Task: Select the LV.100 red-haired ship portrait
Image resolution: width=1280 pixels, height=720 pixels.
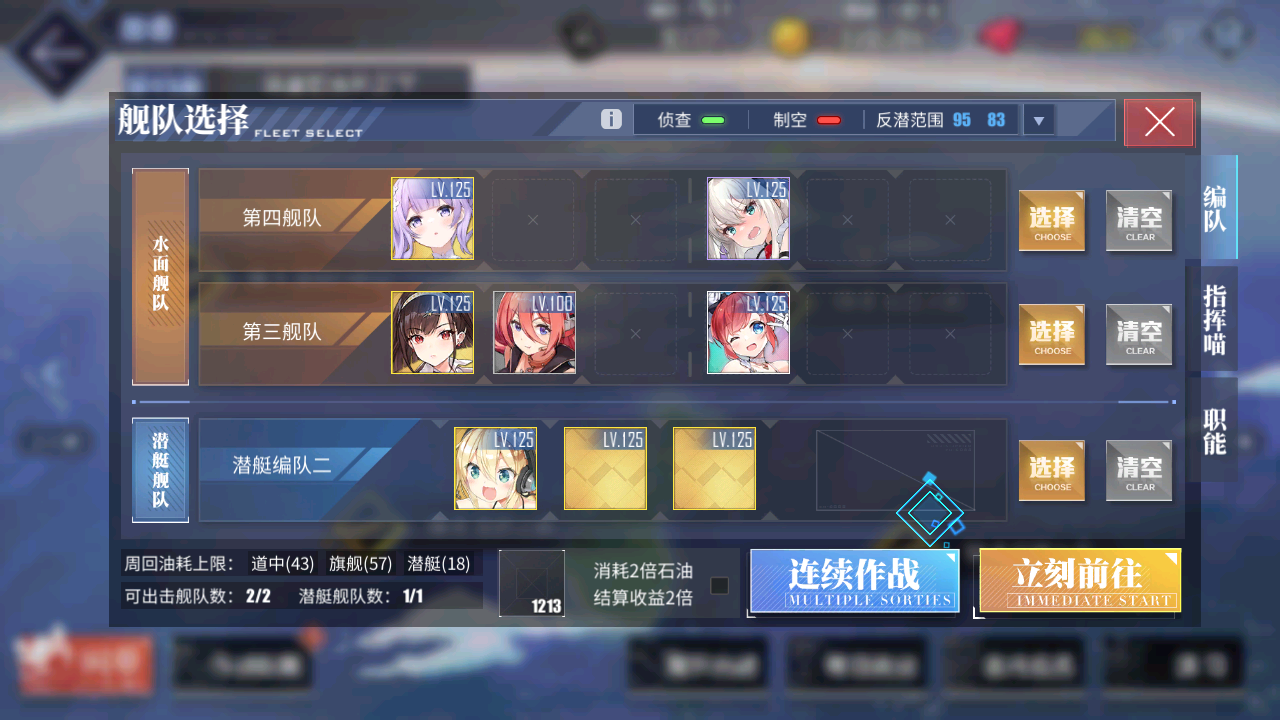Action: (534, 333)
